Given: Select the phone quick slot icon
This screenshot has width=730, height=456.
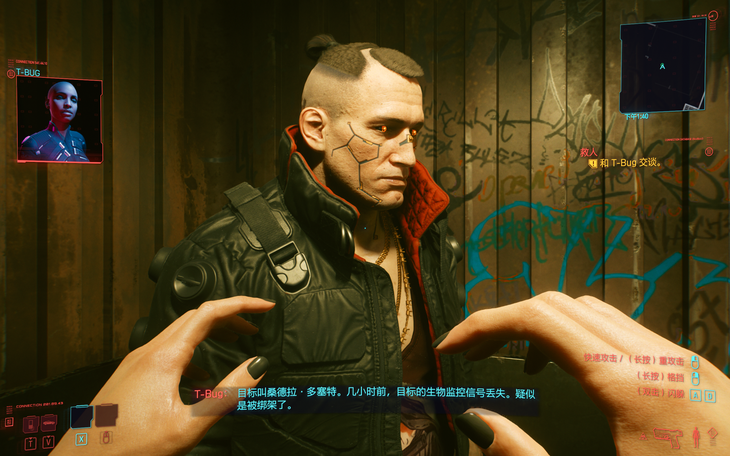Looking at the screenshot, I should [30, 422].
